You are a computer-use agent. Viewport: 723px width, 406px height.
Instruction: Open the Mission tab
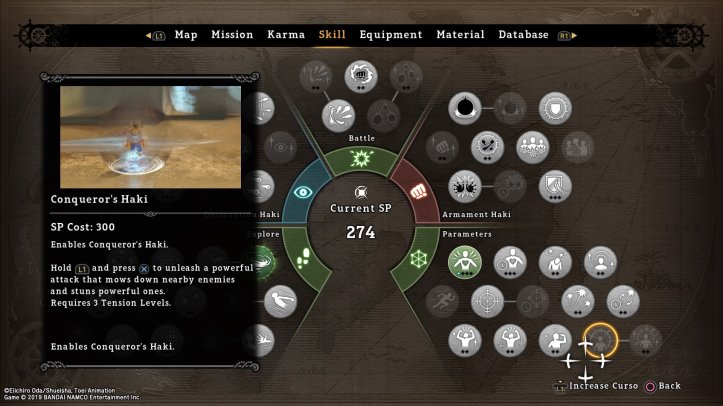(232, 35)
